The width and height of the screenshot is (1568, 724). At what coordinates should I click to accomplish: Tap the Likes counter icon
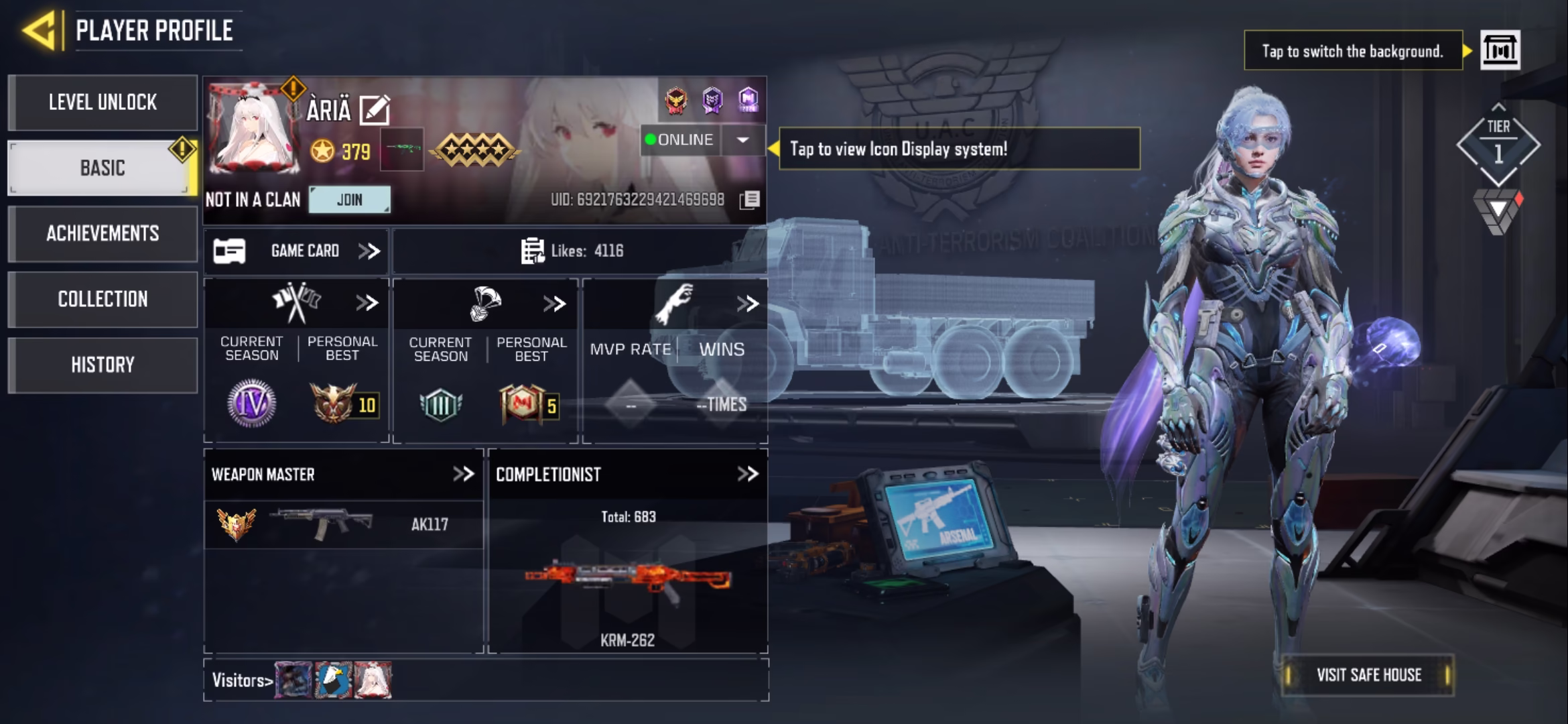533,251
